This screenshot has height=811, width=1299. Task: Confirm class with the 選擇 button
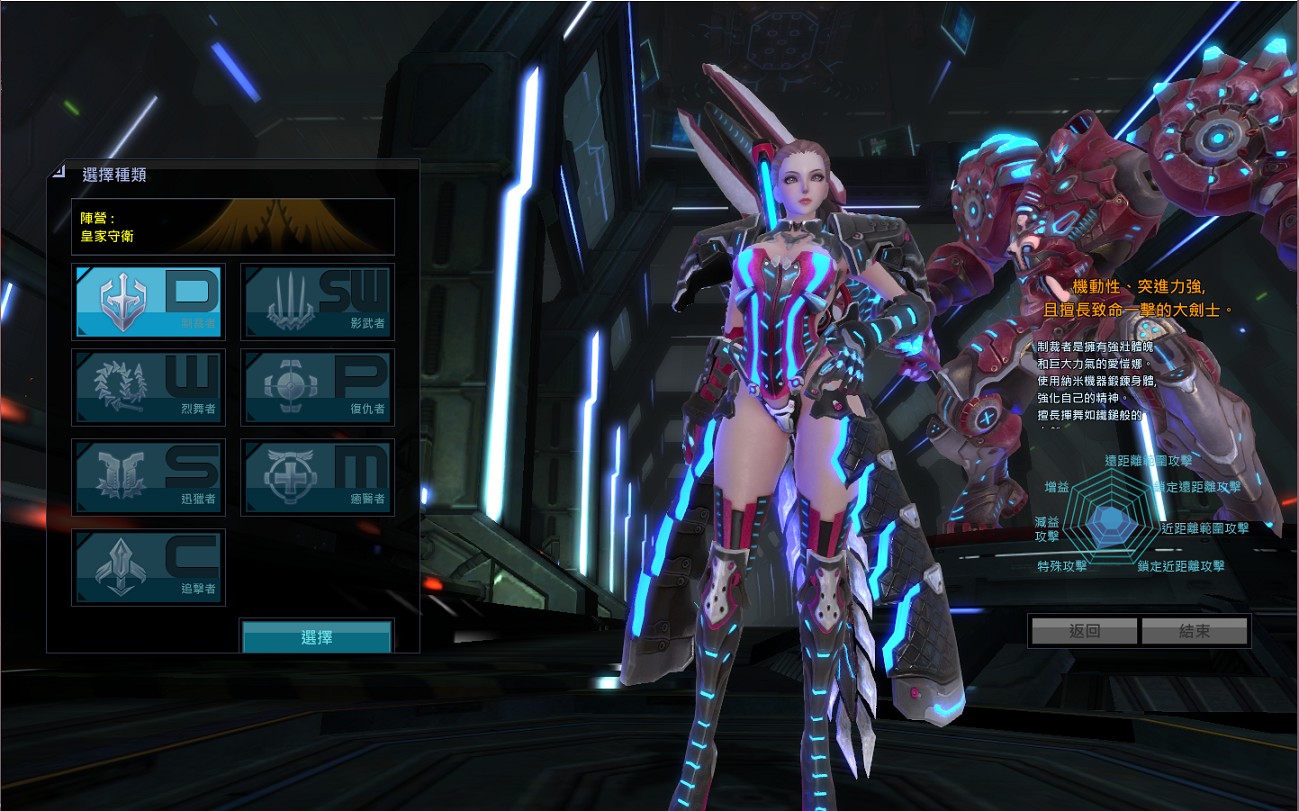317,637
